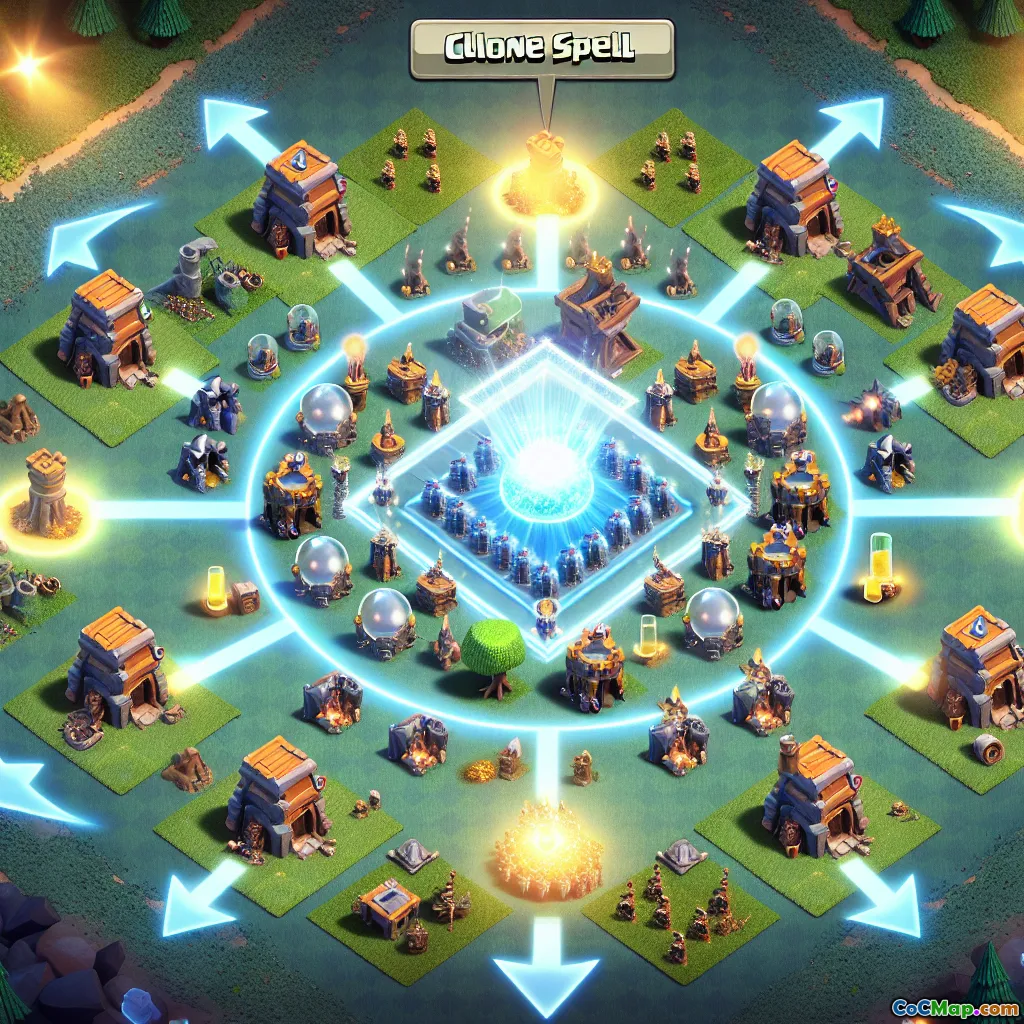1024x1024 pixels.
Task: Open the CoCMap.com watermark link
Action: coord(955,1005)
